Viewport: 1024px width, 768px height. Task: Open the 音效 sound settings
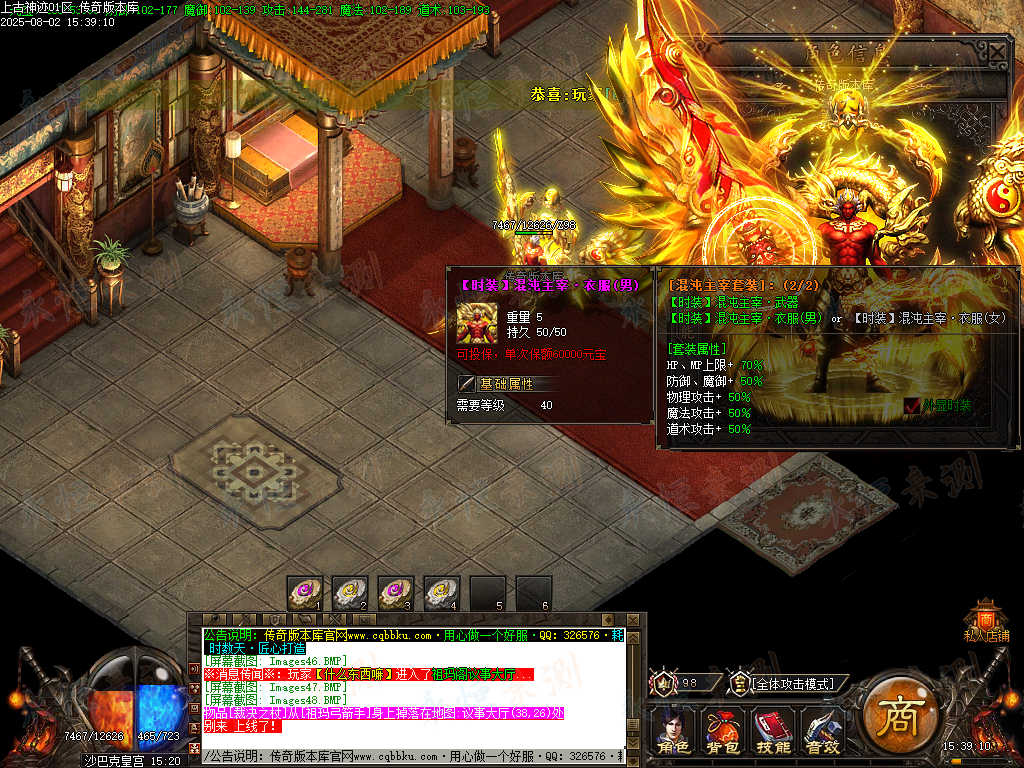point(823,731)
